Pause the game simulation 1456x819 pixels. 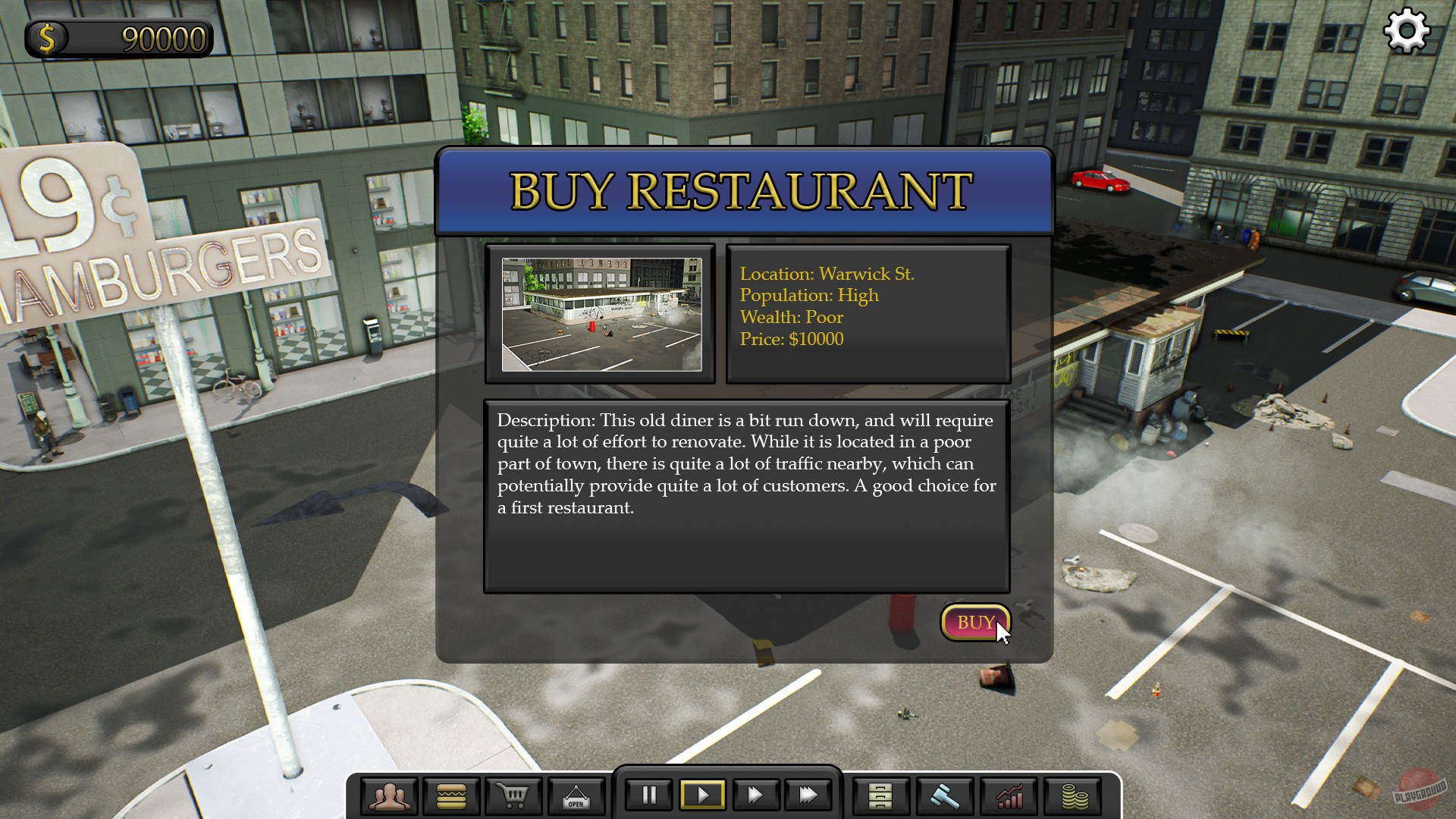pyautogui.click(x=648, y=795)
